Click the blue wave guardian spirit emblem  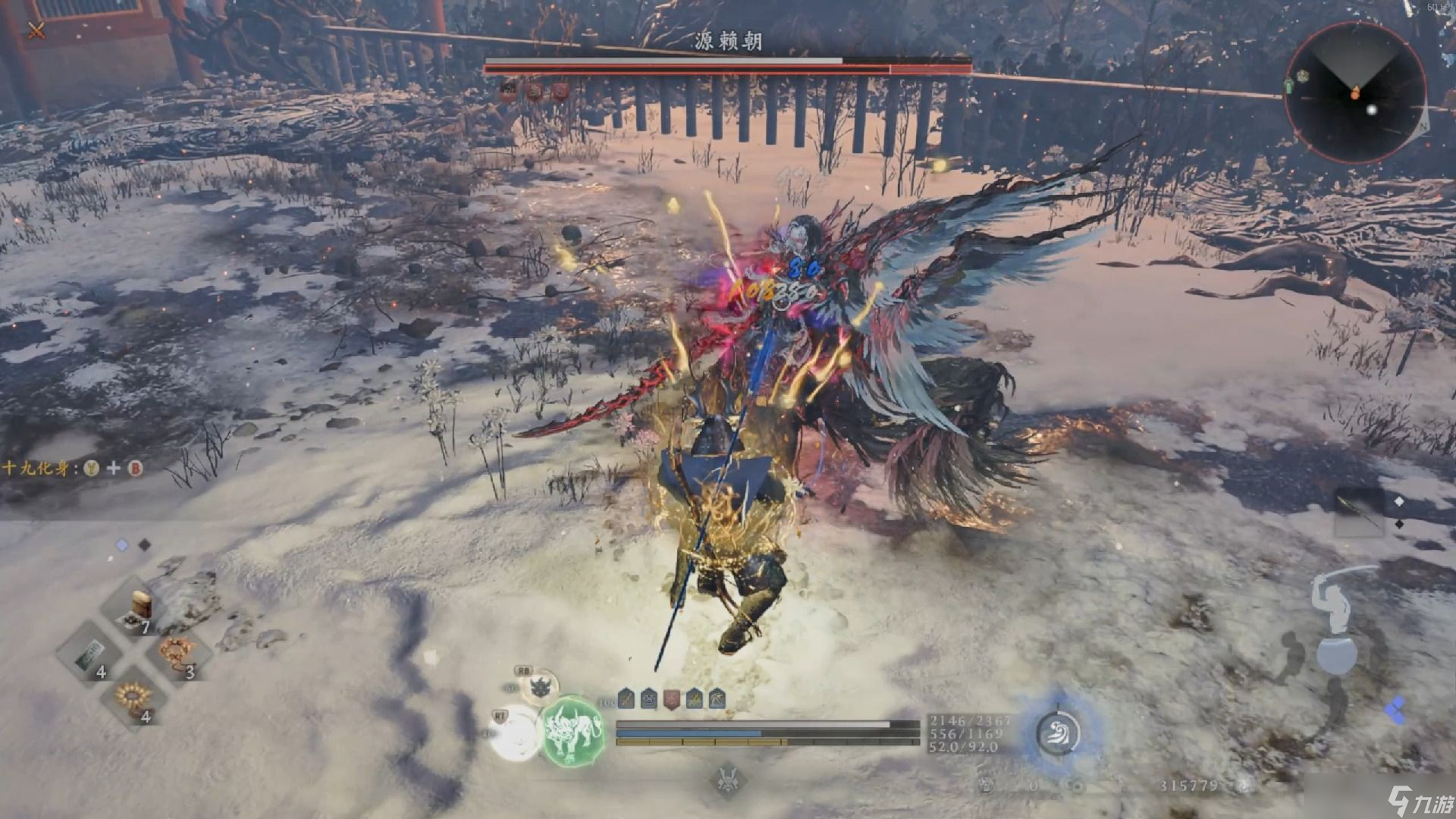1058,733
